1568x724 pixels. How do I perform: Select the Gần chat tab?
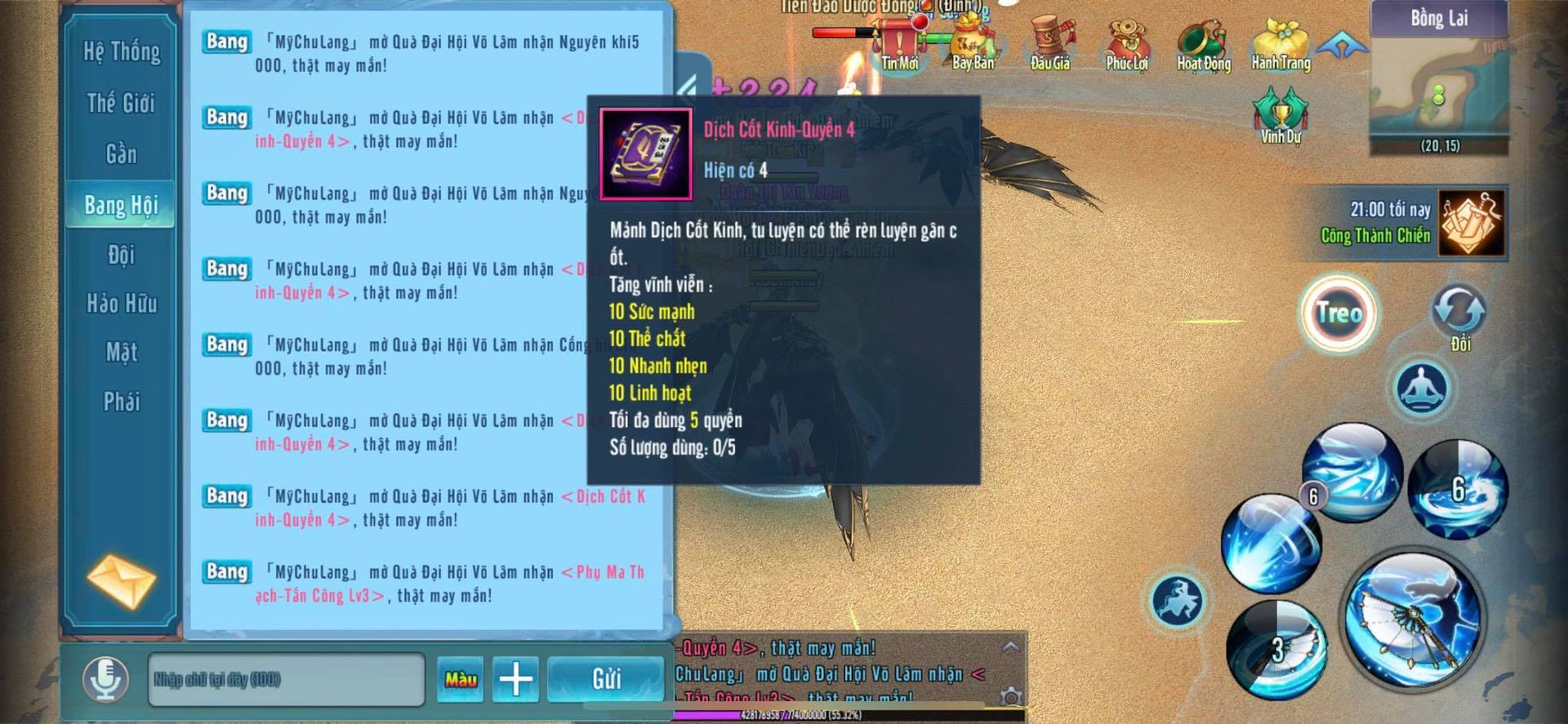tap(122, 154)
